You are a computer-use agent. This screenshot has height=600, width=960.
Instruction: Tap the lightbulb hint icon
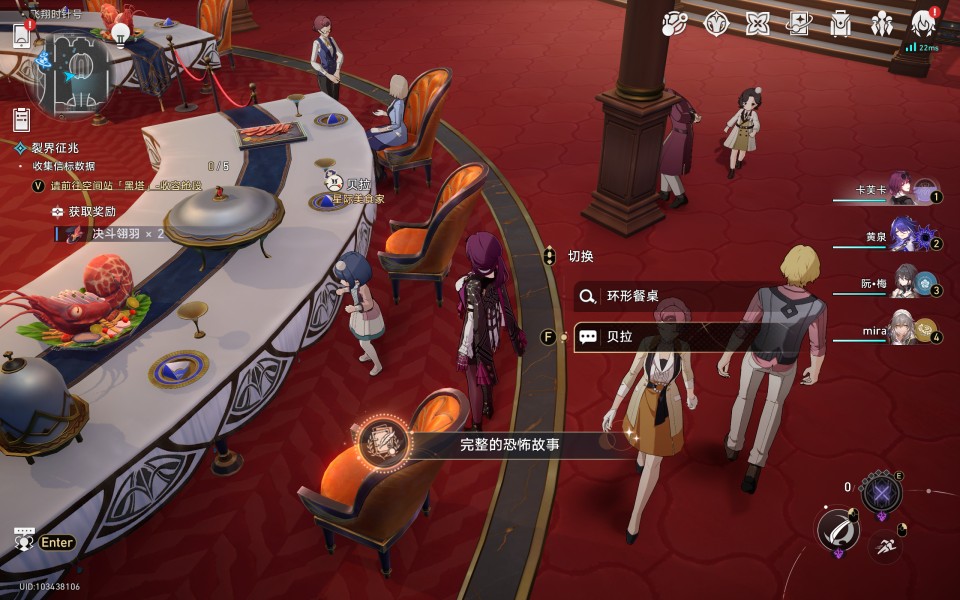(121, 35)
